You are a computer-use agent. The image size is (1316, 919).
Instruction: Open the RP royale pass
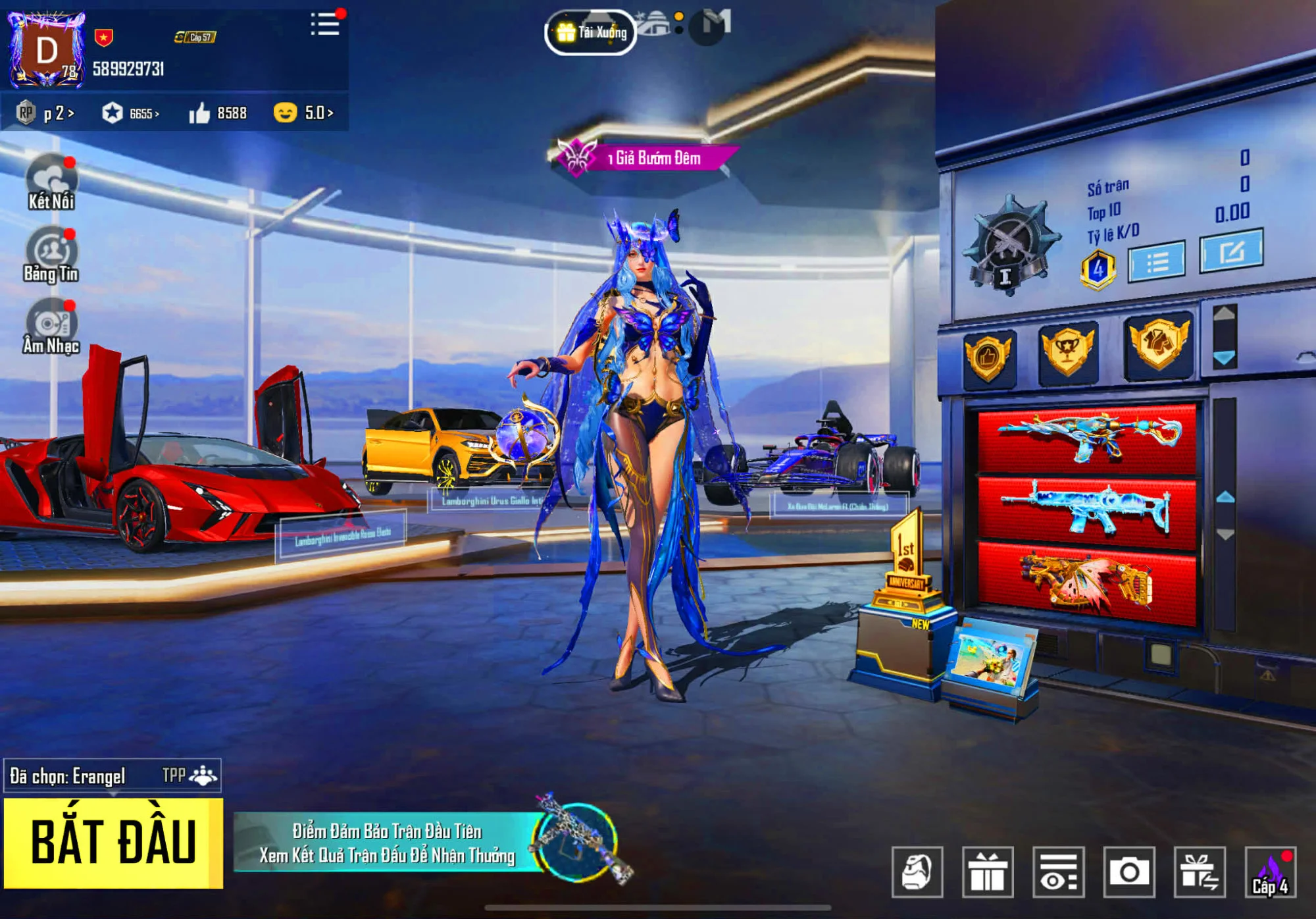(45, 113)
